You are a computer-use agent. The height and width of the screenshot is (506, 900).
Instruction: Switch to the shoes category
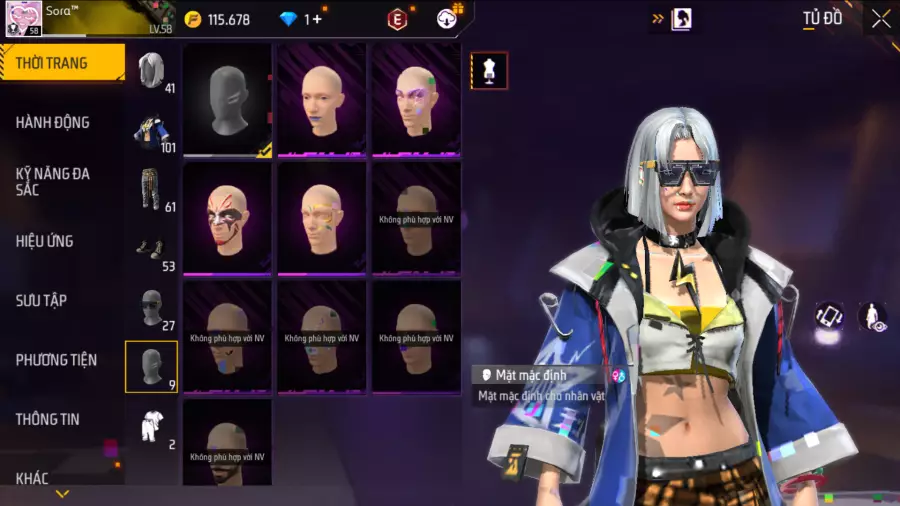click(x=151, y=250)
